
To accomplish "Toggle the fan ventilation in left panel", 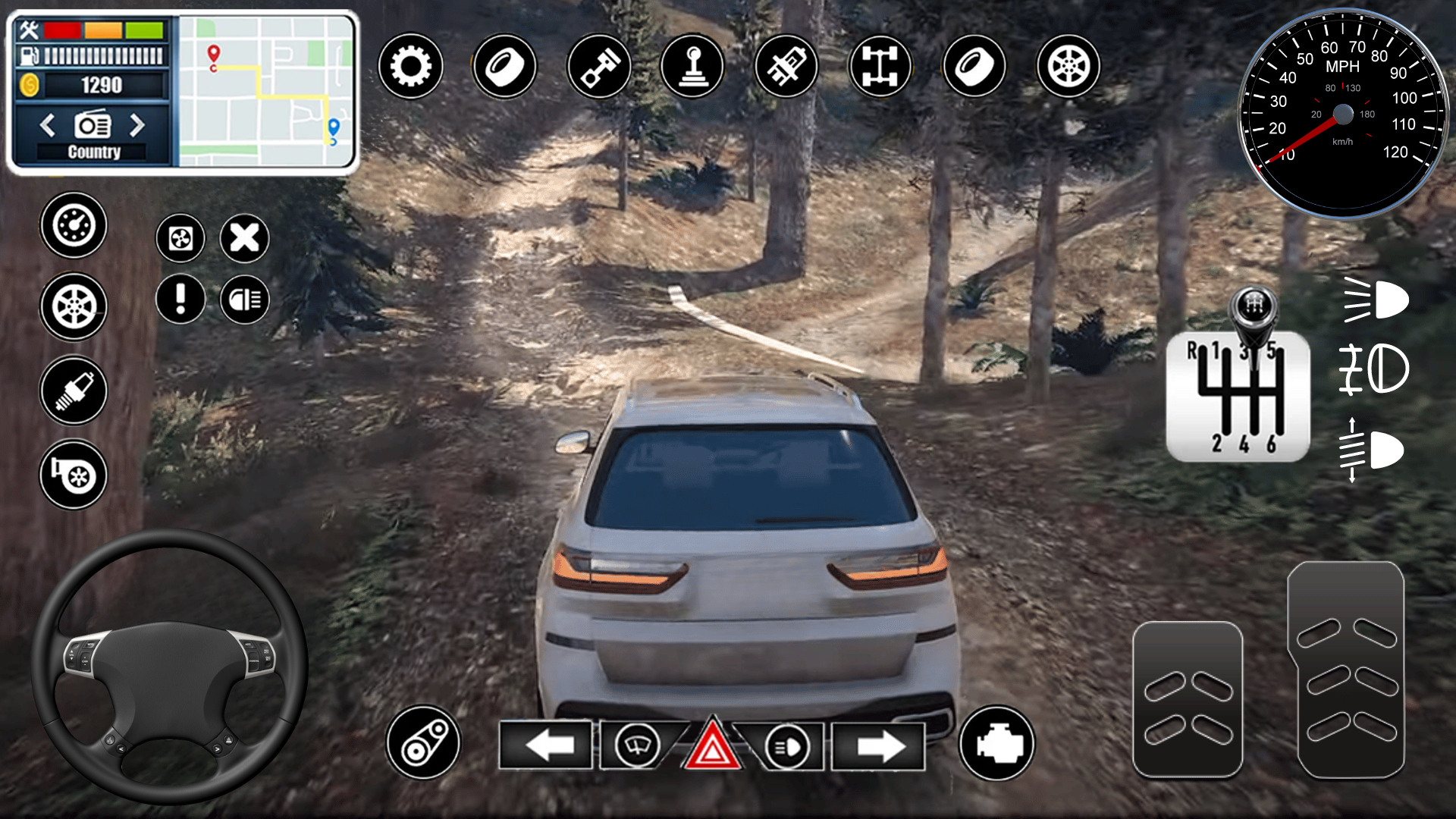I will 180,237.
